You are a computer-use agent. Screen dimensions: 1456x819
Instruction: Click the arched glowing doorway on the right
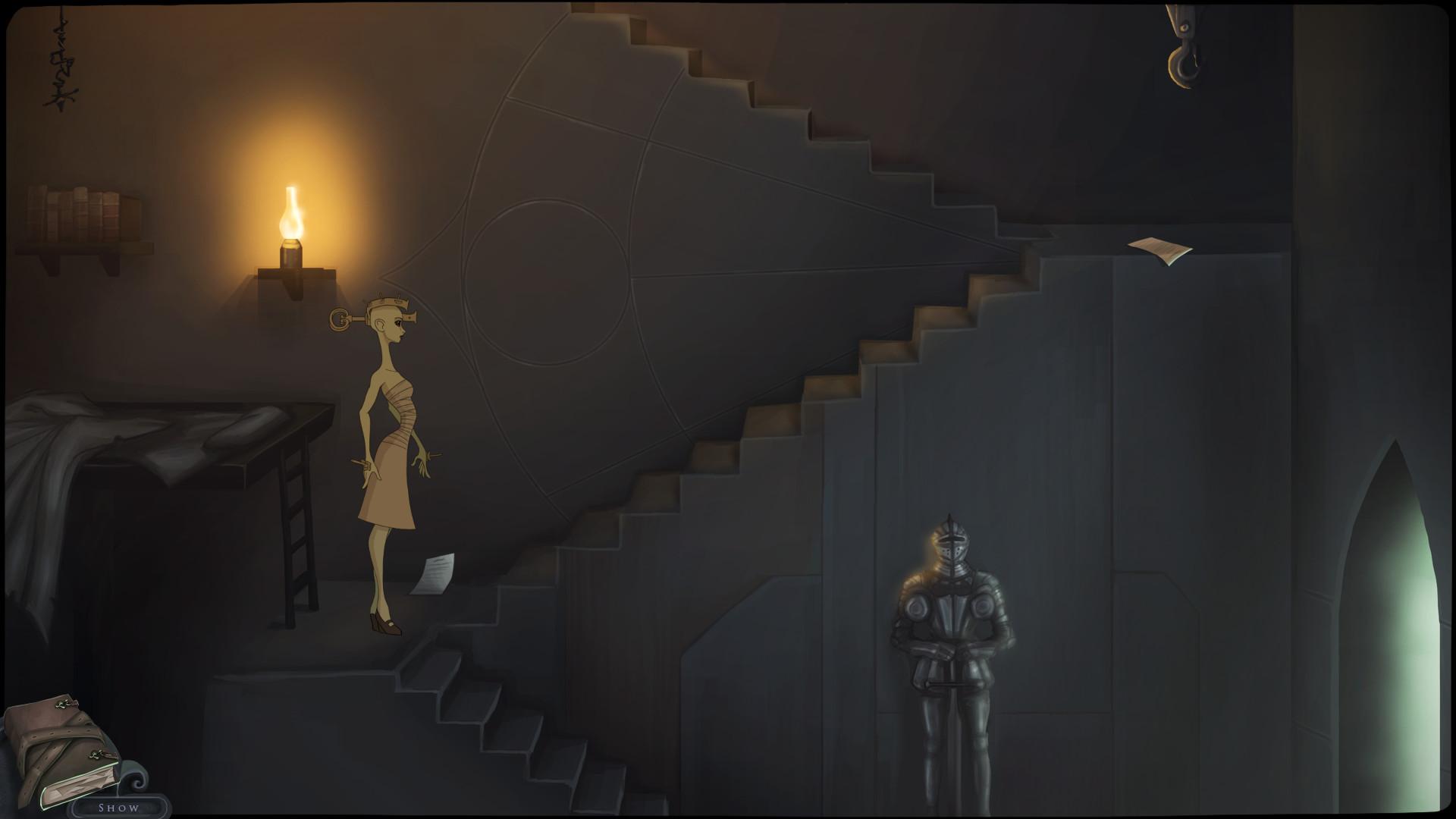pos(1403,622)
